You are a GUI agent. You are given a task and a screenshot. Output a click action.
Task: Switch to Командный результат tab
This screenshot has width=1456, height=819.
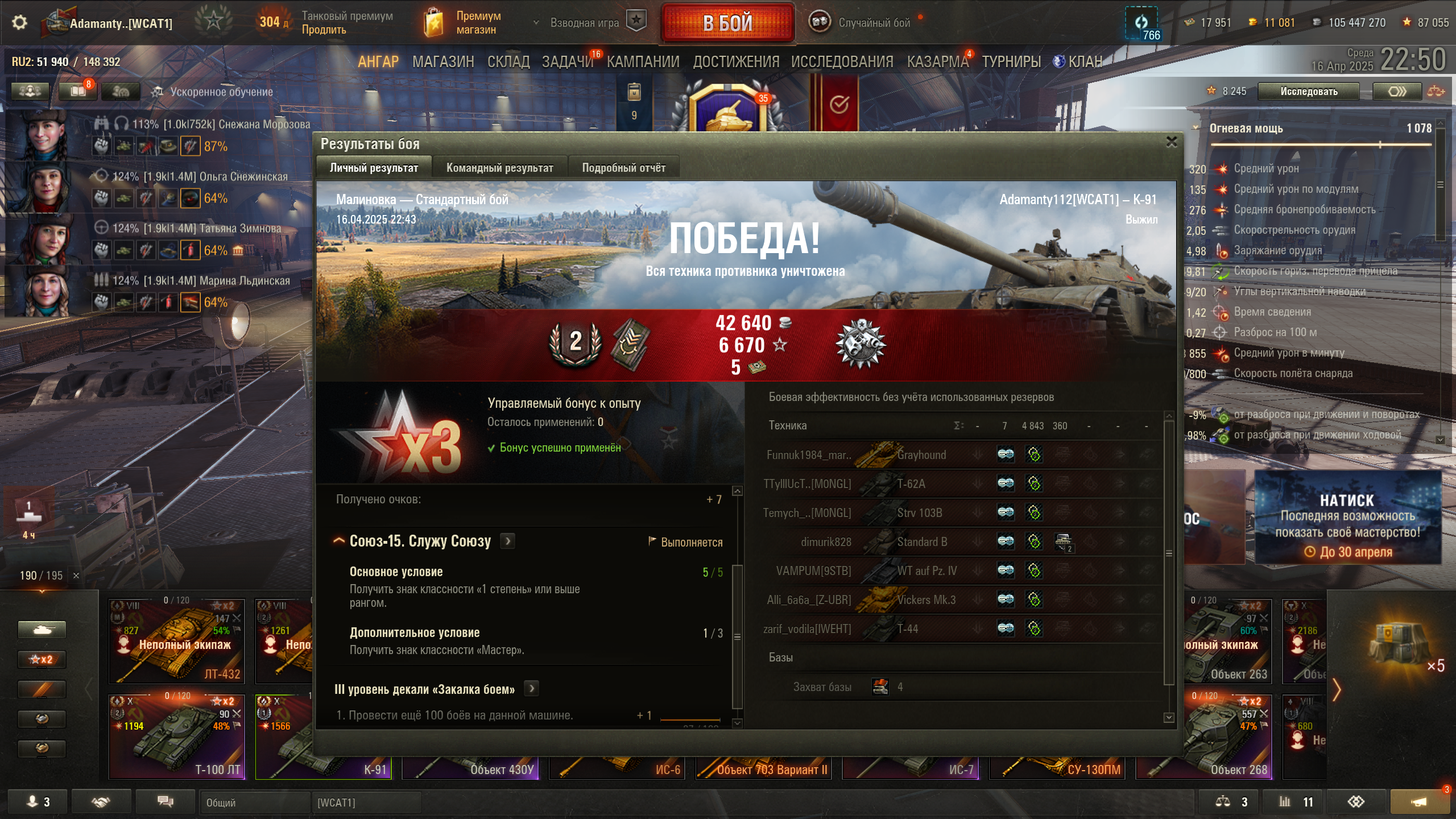[499, 168]
